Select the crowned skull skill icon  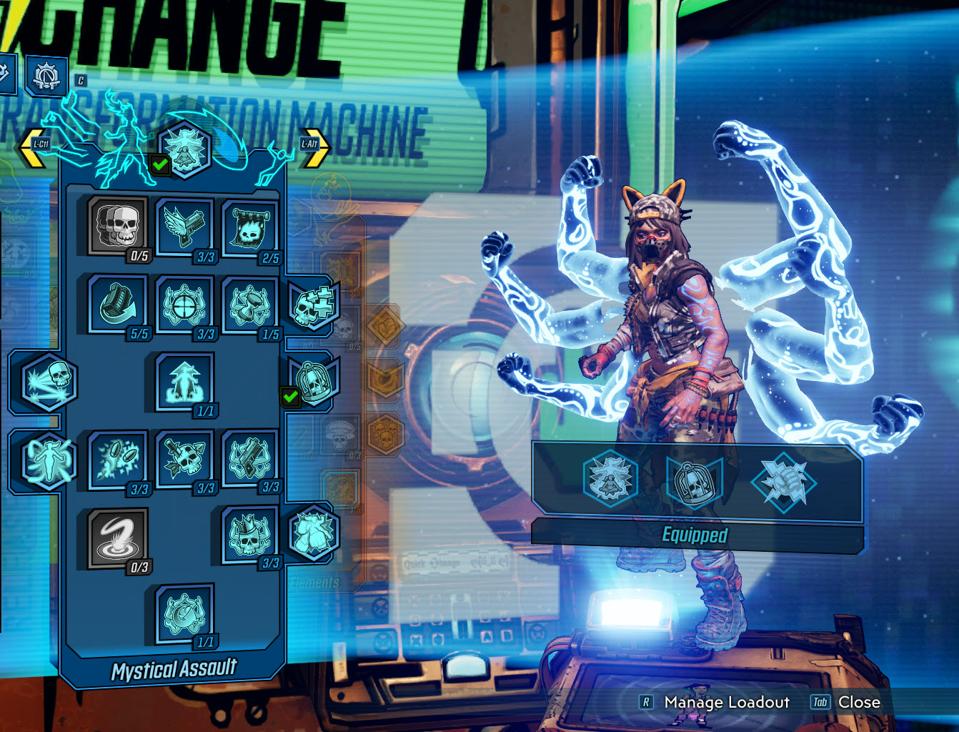[x=250, y=536]
